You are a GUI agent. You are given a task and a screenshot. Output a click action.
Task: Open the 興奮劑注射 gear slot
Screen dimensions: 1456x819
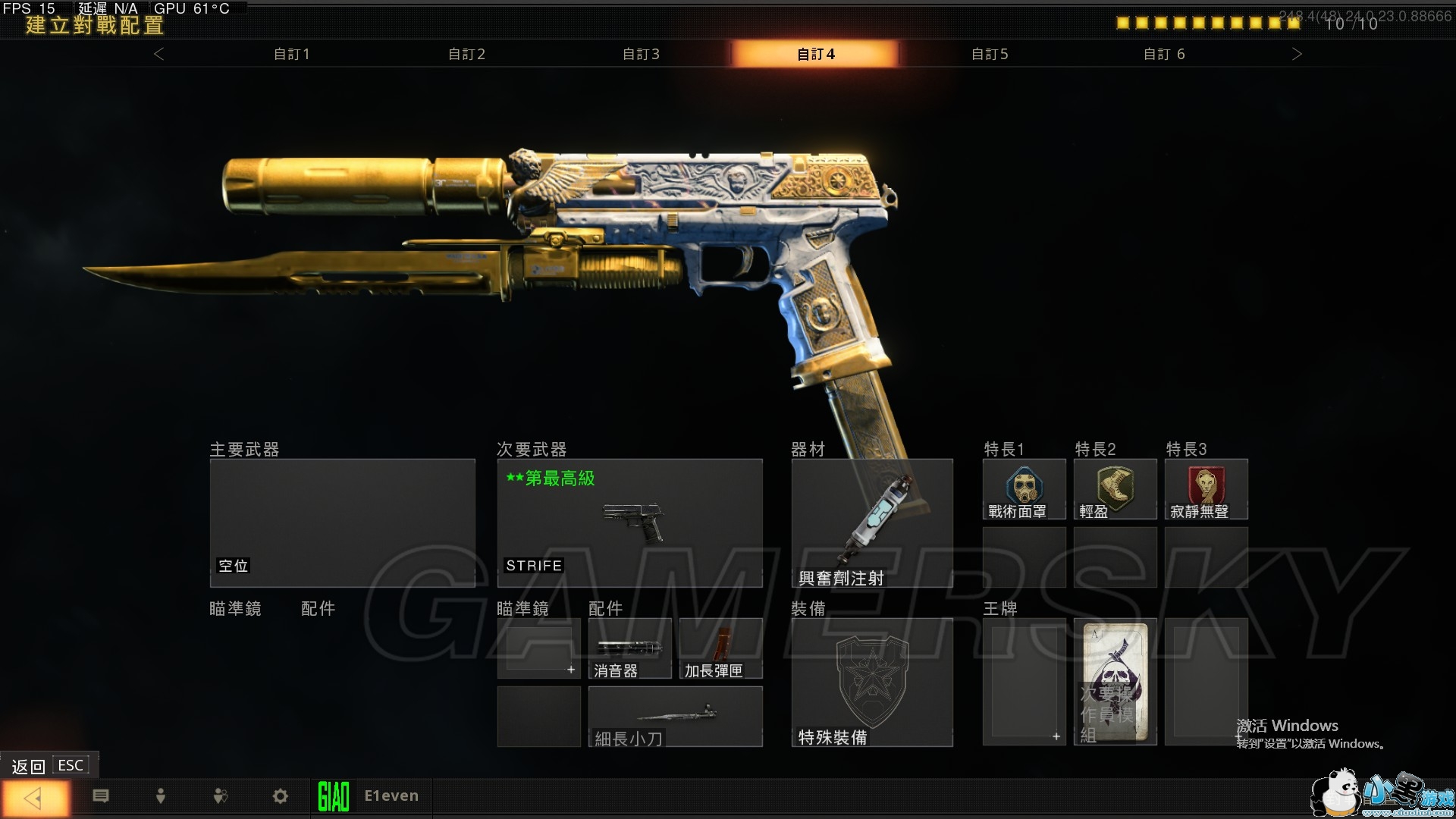[872, 522]
